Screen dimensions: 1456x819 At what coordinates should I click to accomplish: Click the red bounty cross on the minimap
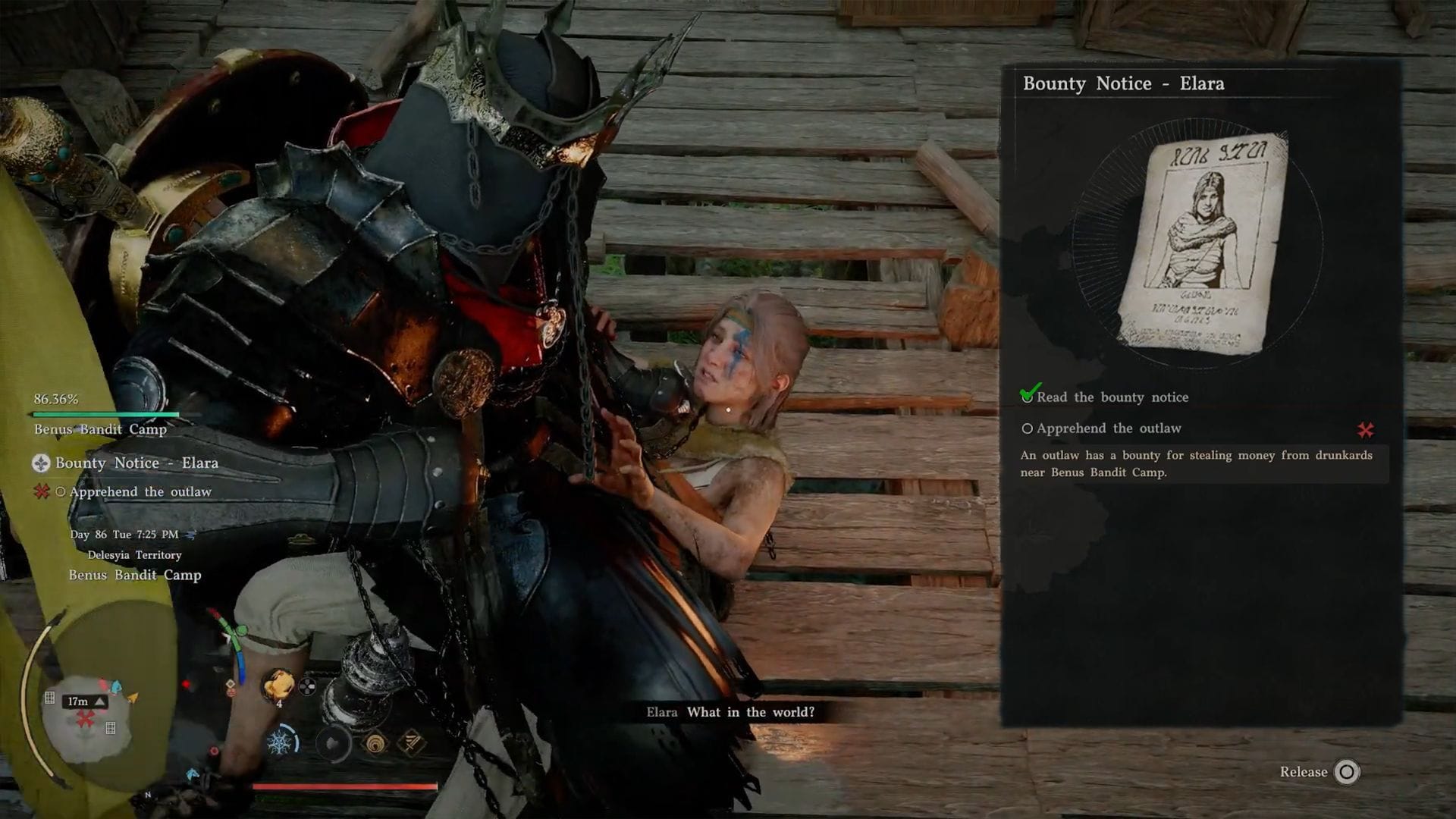pyautogui.click(x=83, y=718)
